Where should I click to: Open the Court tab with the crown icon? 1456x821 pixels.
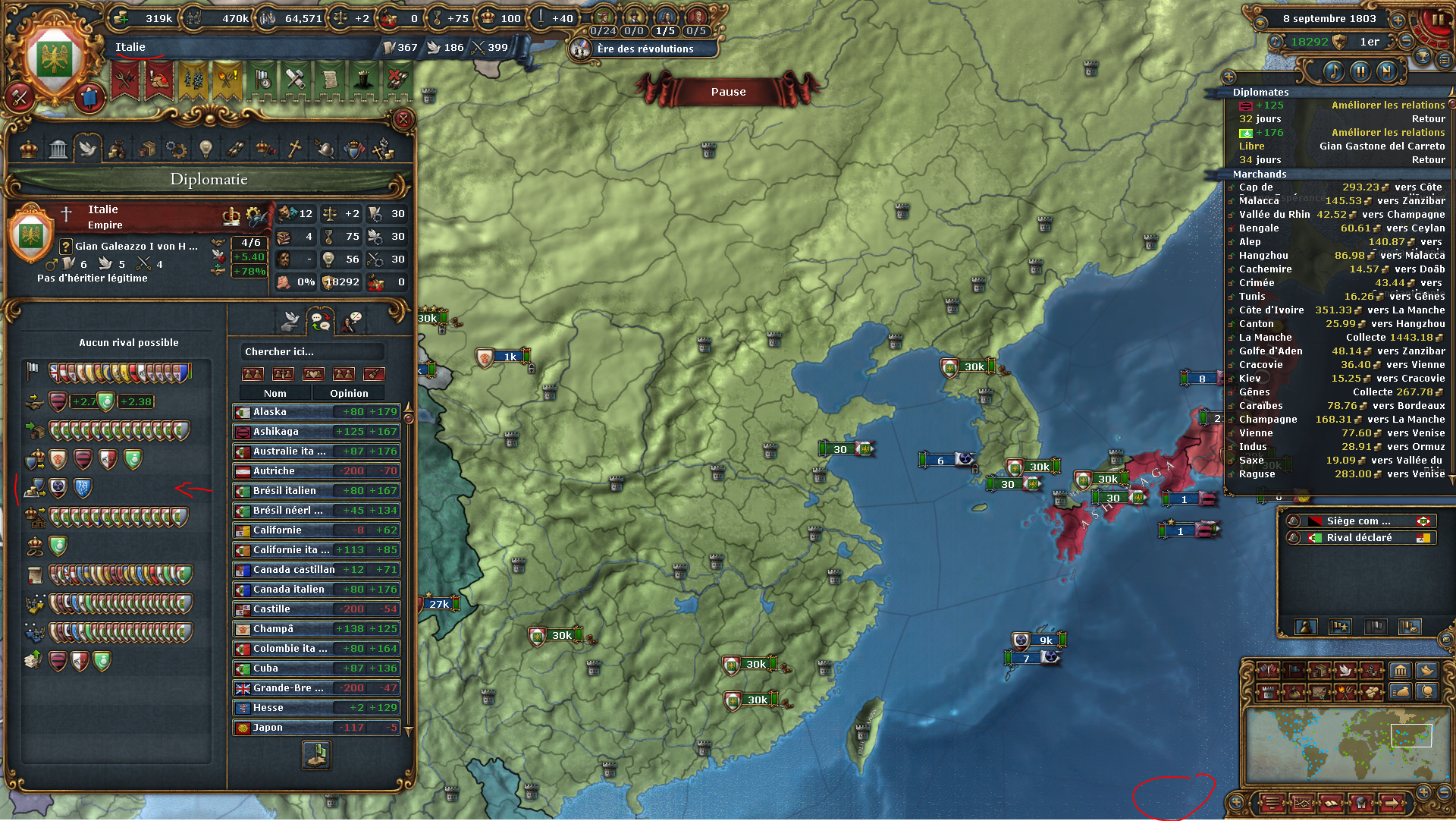coord(28,149)
